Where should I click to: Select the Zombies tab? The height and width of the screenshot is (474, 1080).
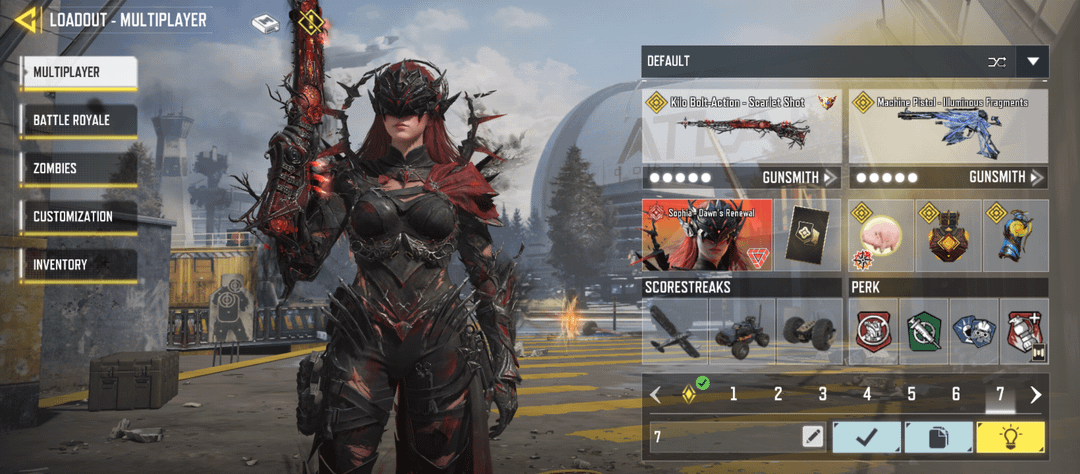[x=78, y=168]
